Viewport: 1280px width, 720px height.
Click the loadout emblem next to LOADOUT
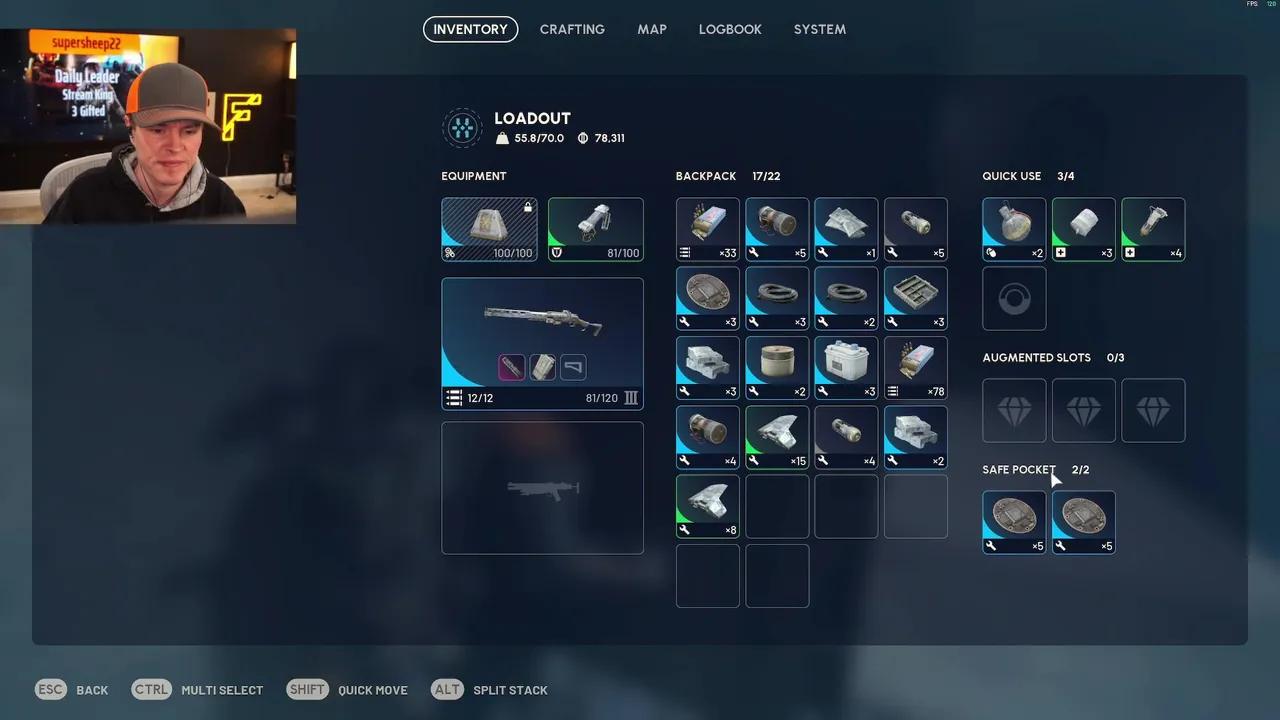462,127
